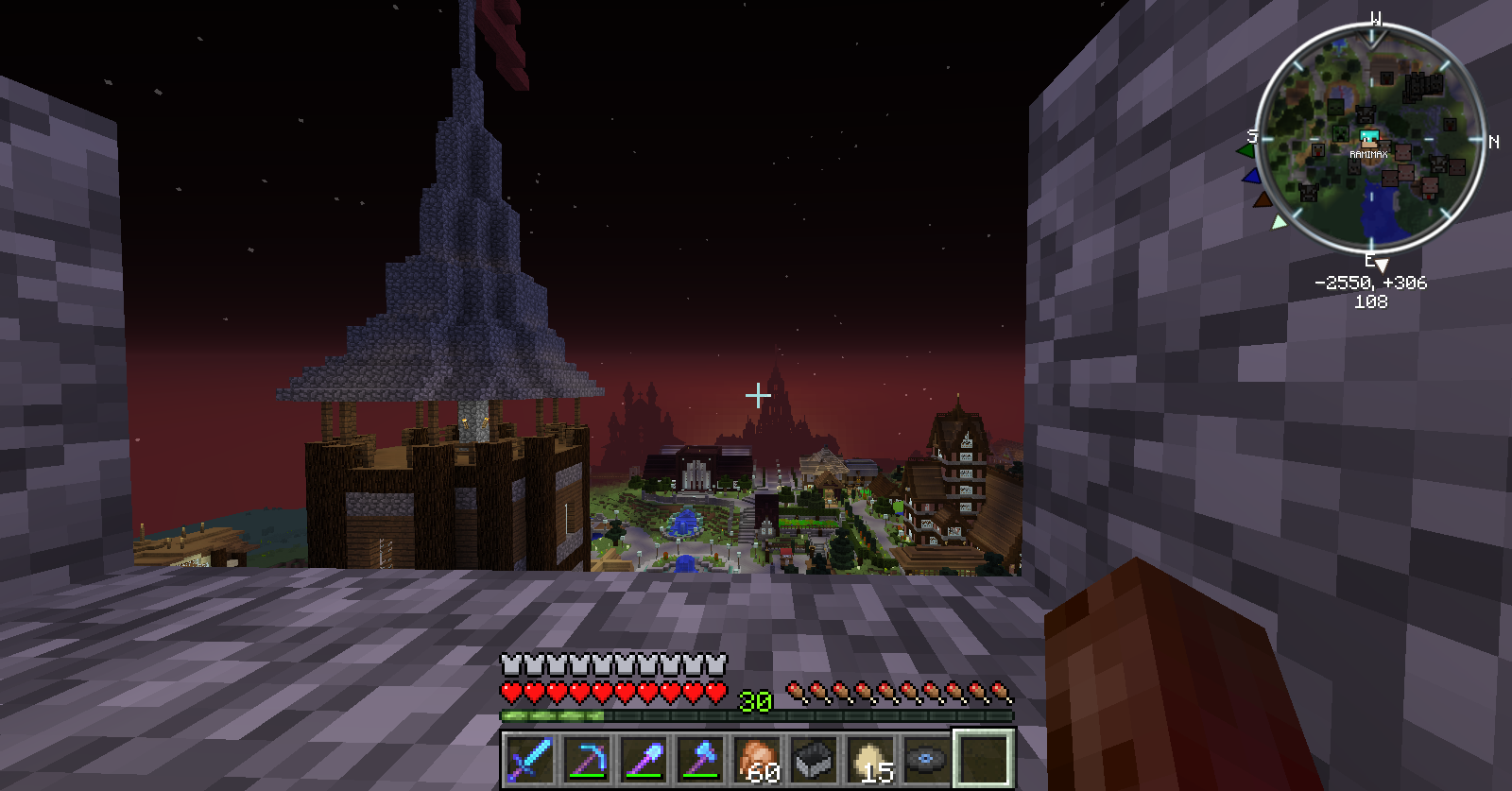This screenshot has width=1512, height=791.
Task: Select the diamond sword hotbar slot
Action: coord(529,759)
